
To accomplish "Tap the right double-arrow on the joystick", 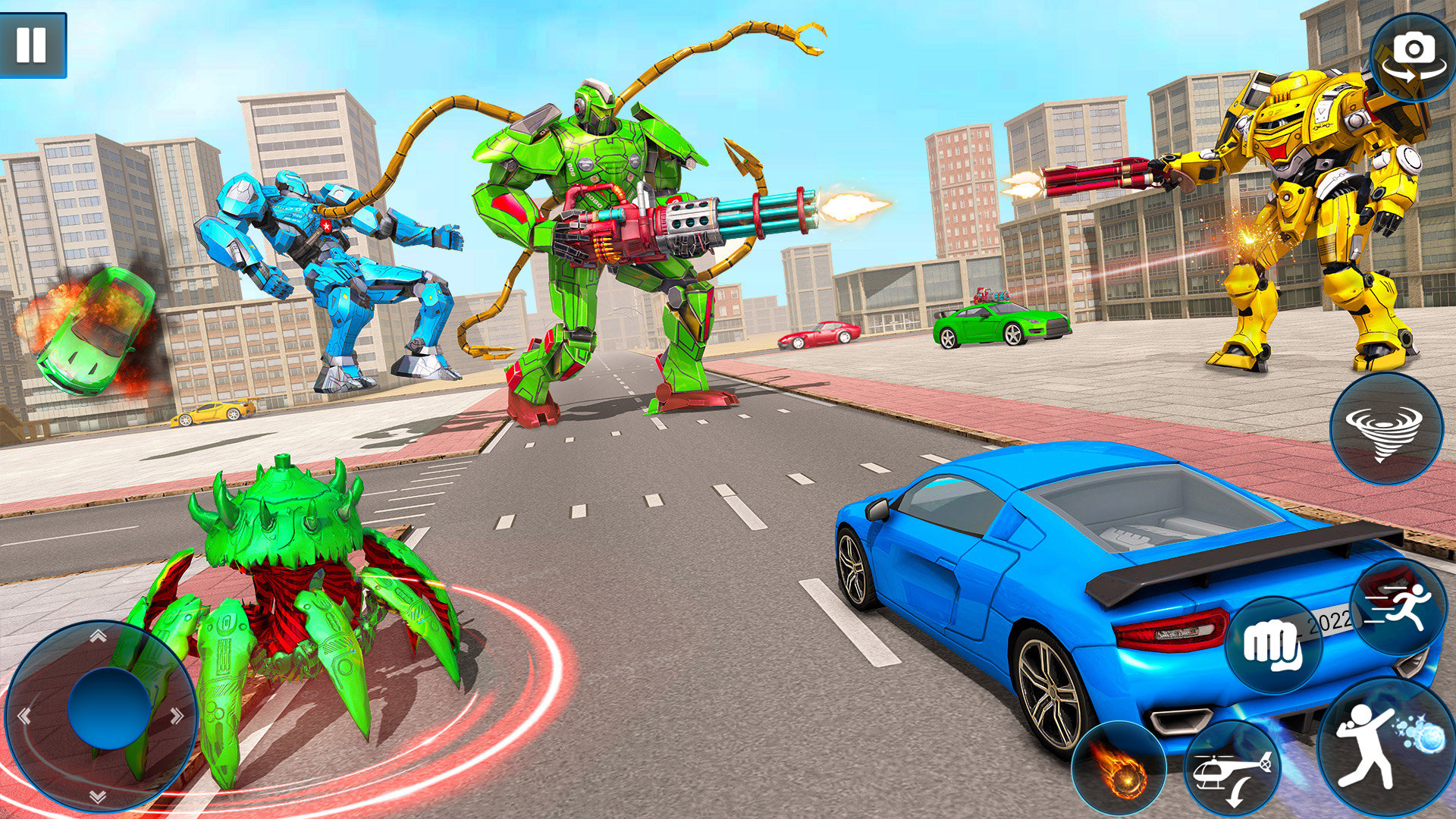I will 176,717.
